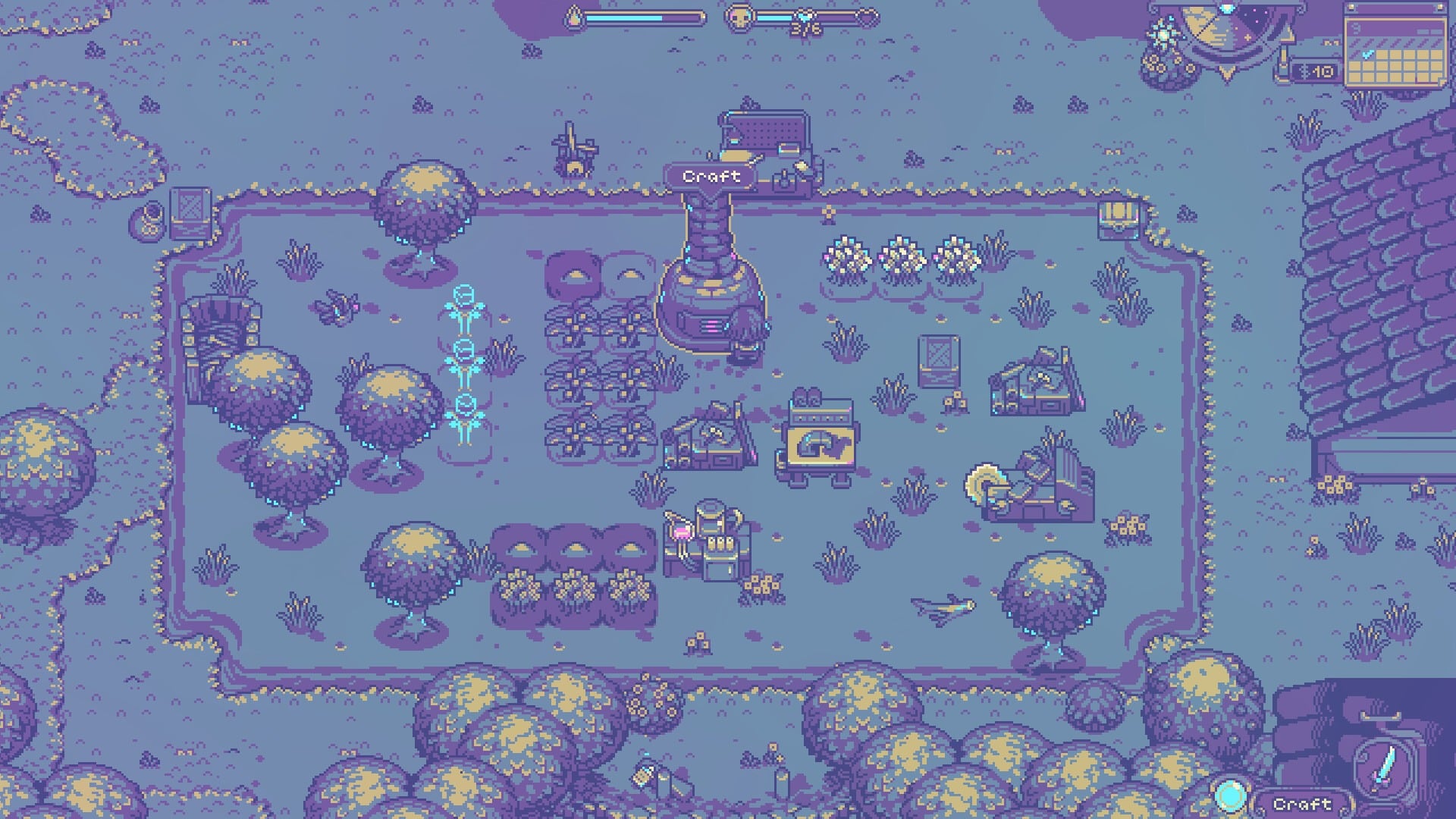Click the water droplet icon on the stamina bar
This screenshot has height=819, width=1456.
573,17
